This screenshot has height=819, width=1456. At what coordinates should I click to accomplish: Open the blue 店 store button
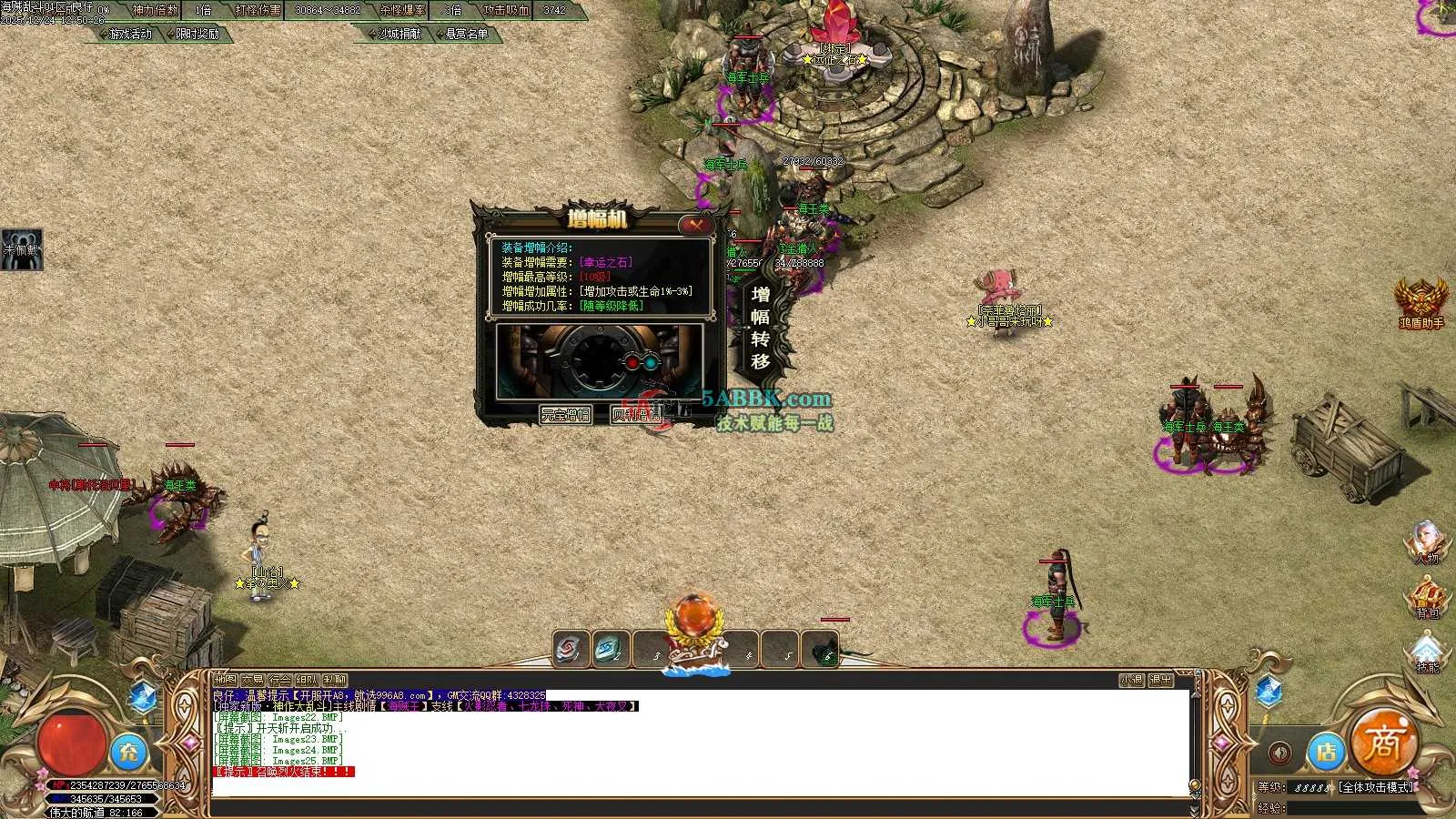[x=1327, y=752]
